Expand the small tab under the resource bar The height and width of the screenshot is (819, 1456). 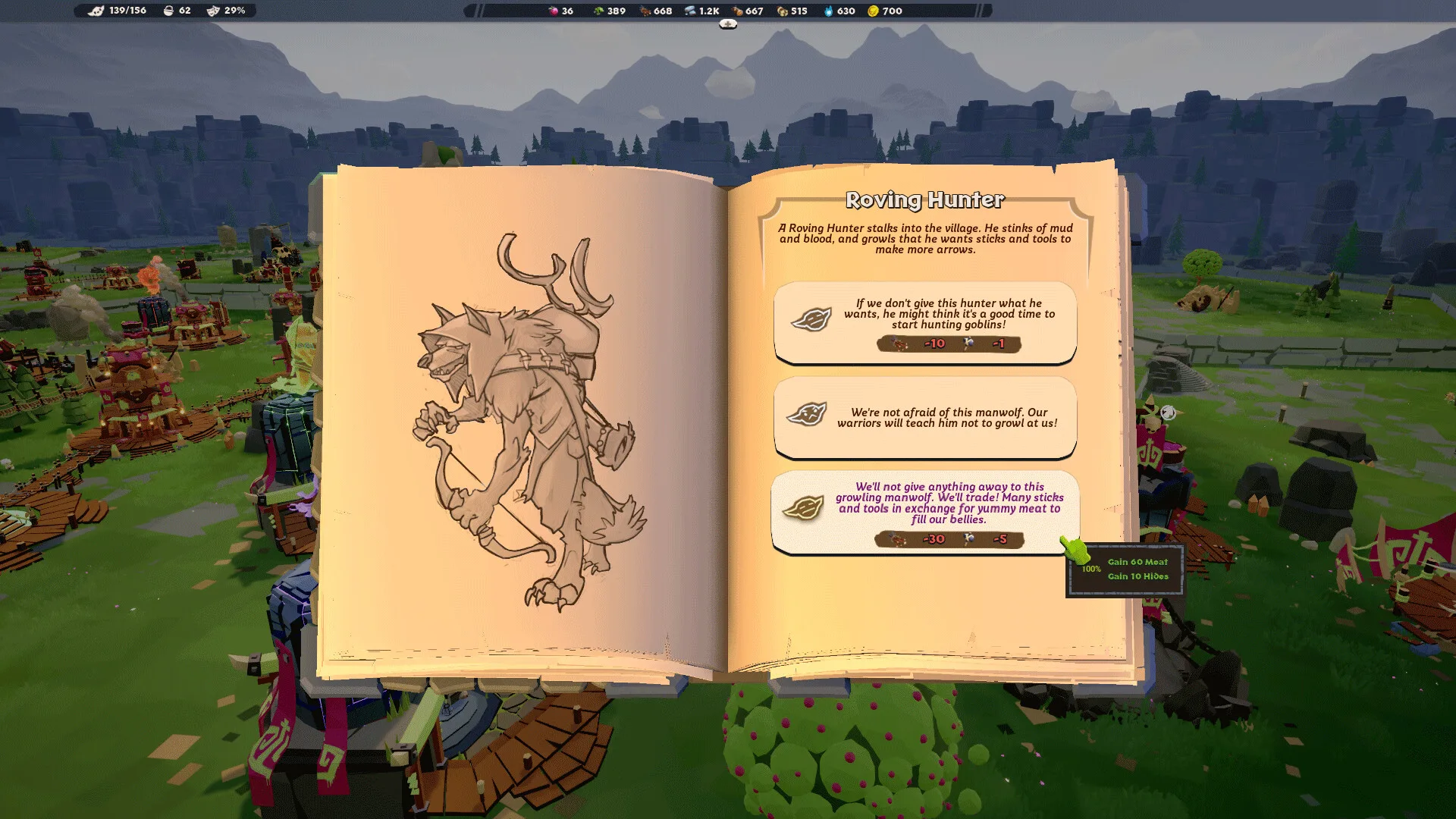(x=728, y=24)
